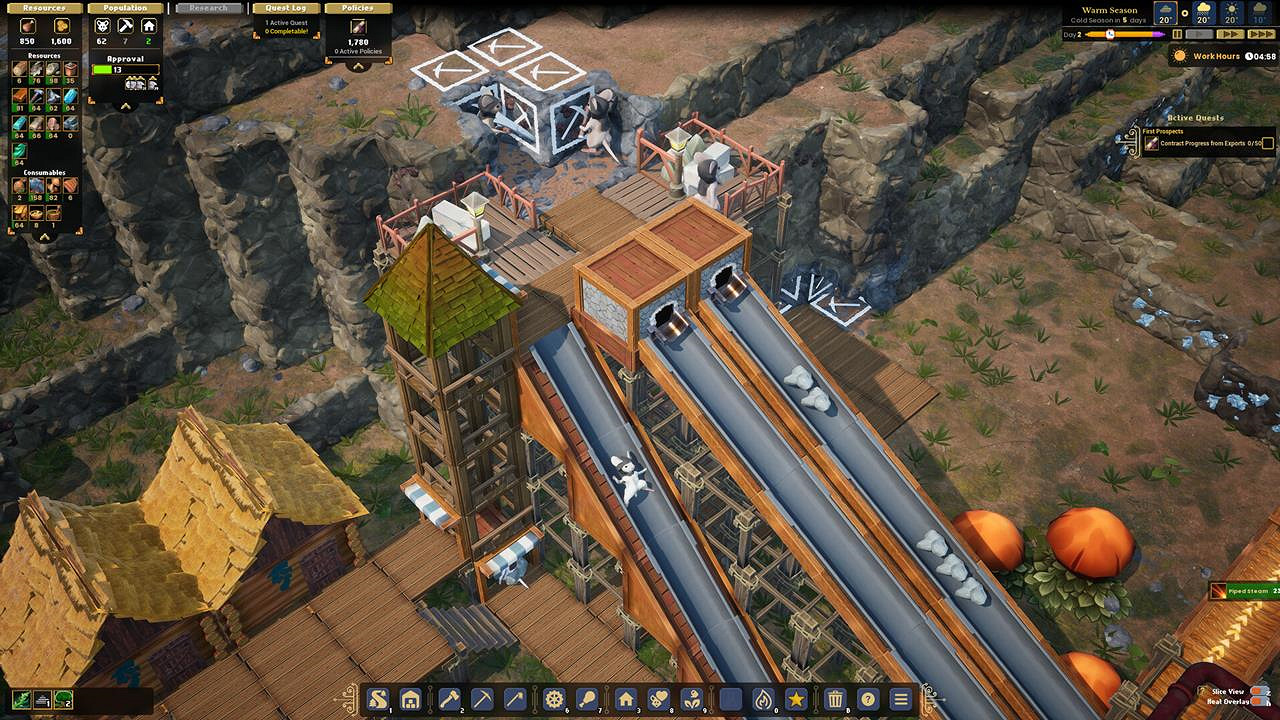The image size is (1280, 720).
Task: Open the Quest Log tab
Action: click(x=286, y=7)
